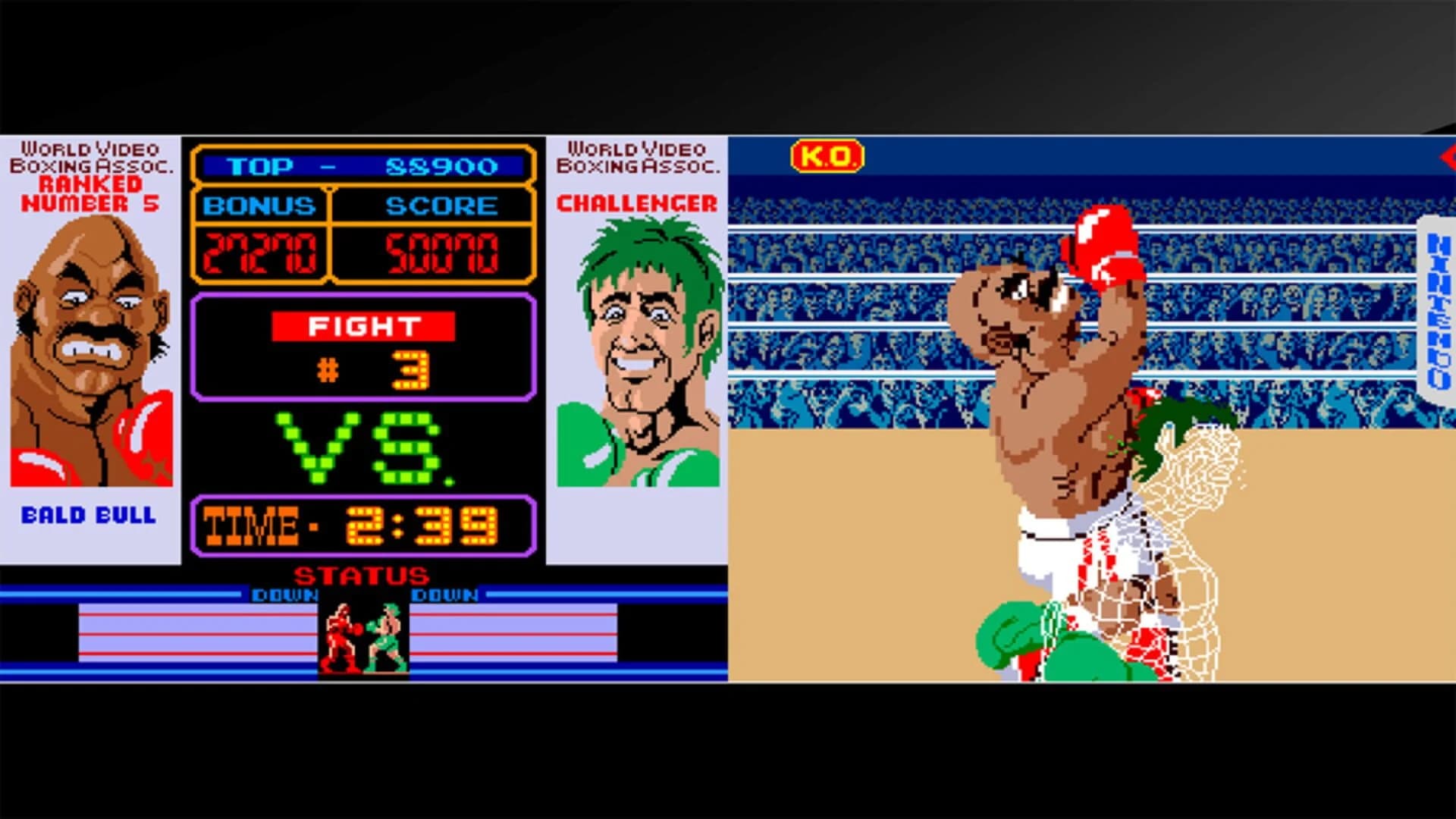Click the K.O. badge above the ring
The width and height of the screenshot is (1456, 819).
pyautogui.click(x=827, y=154)
